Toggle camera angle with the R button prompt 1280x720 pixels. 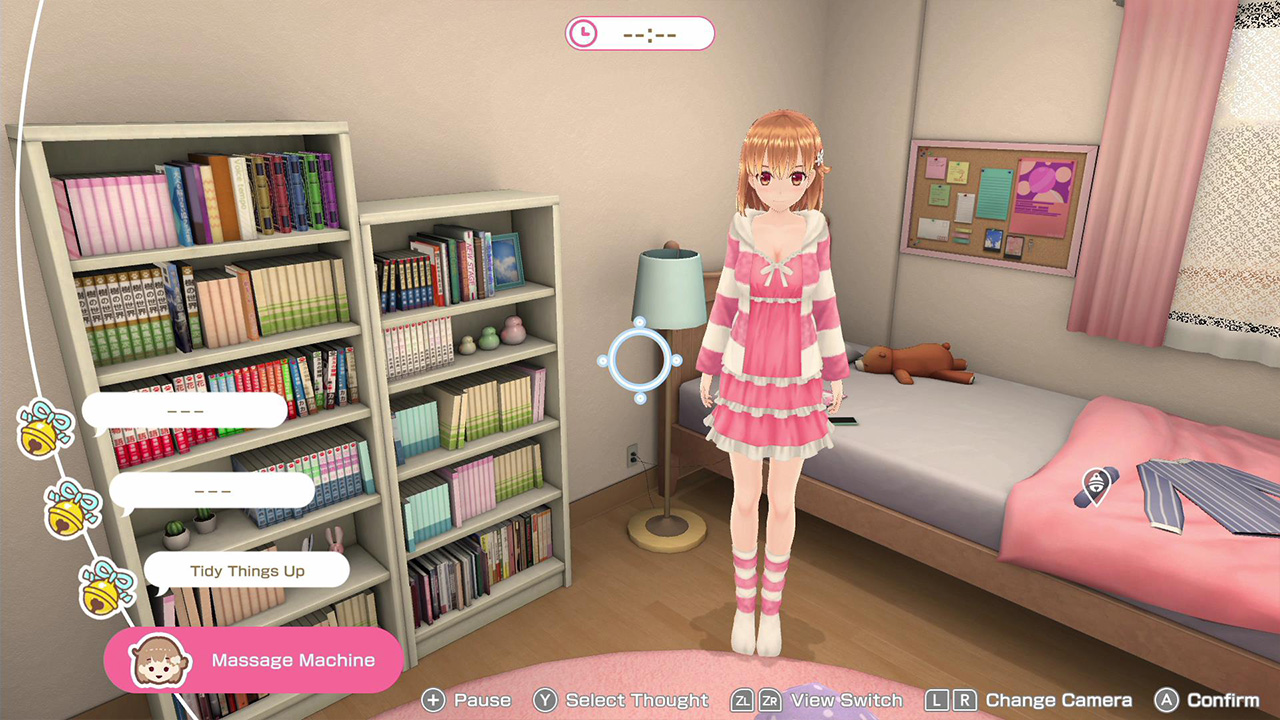(967, 700)
